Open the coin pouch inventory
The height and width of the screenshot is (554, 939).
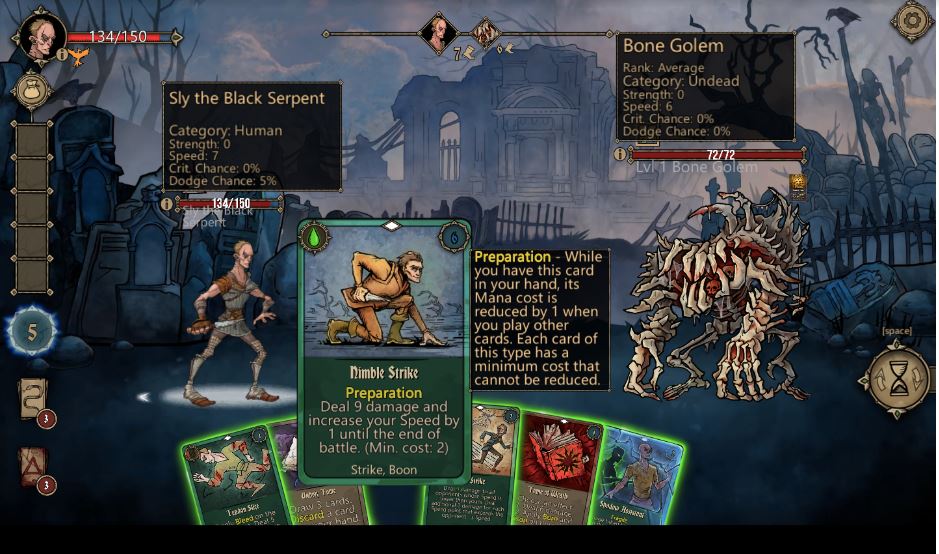pos(32,90)
